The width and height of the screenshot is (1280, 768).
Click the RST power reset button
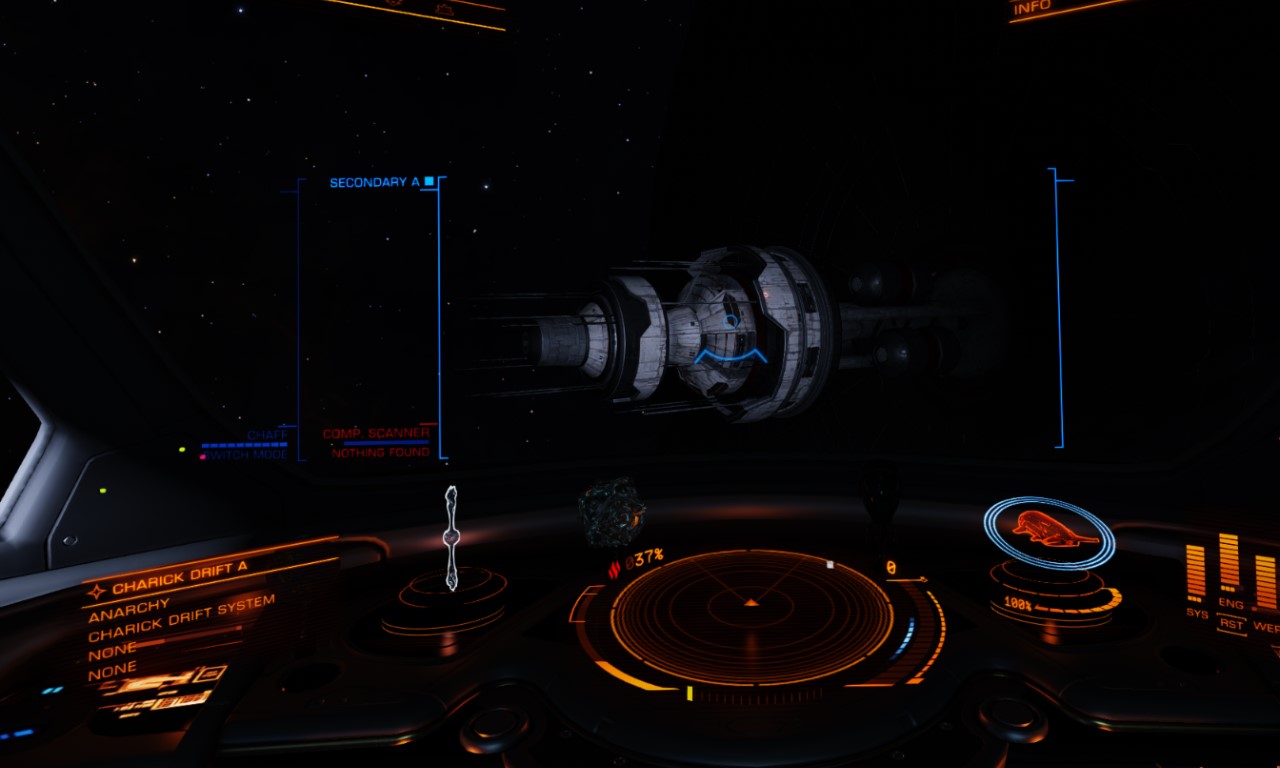(1231, 623)
